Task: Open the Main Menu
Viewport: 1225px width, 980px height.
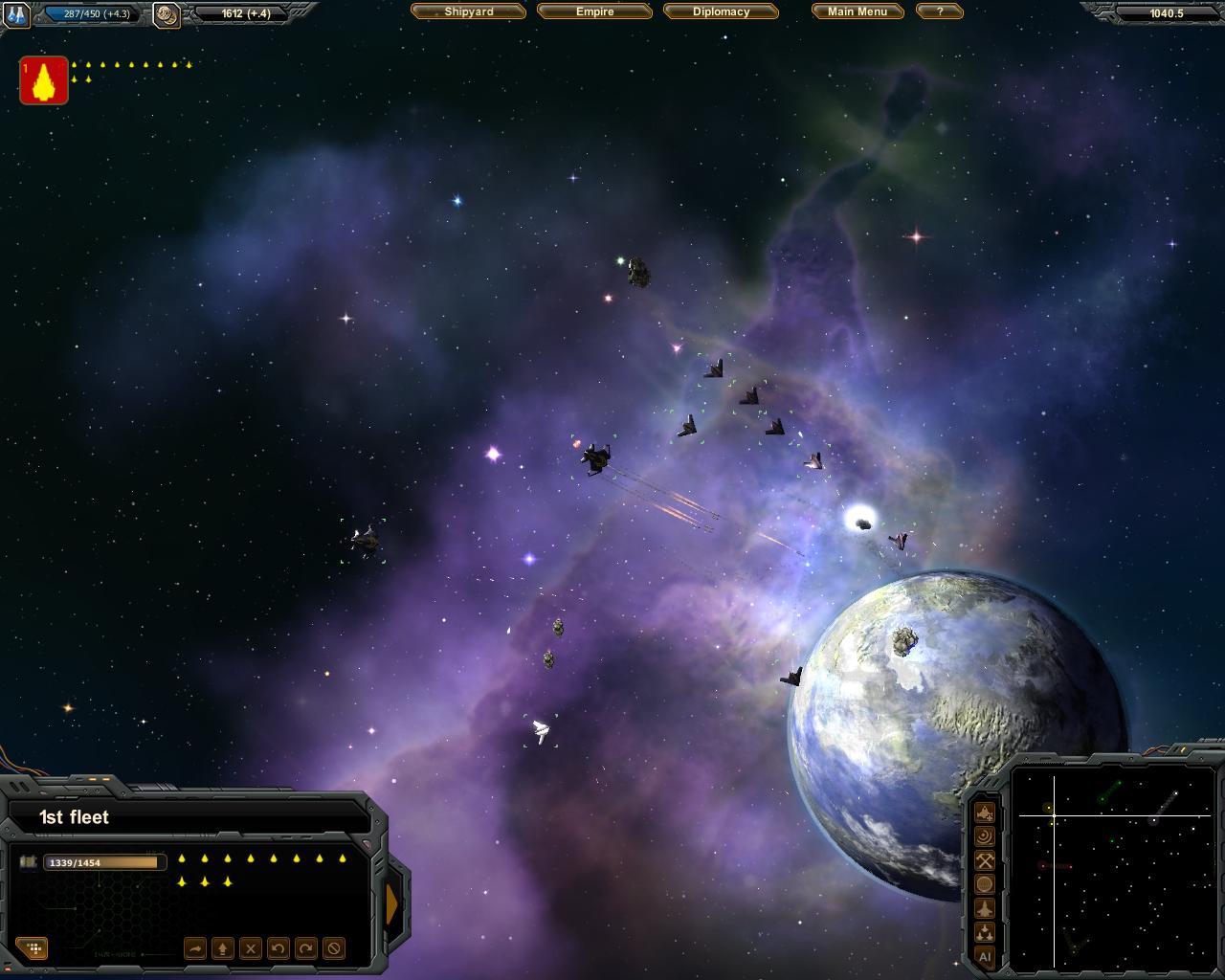Action: pyautogui.click(x=857, y=11)
